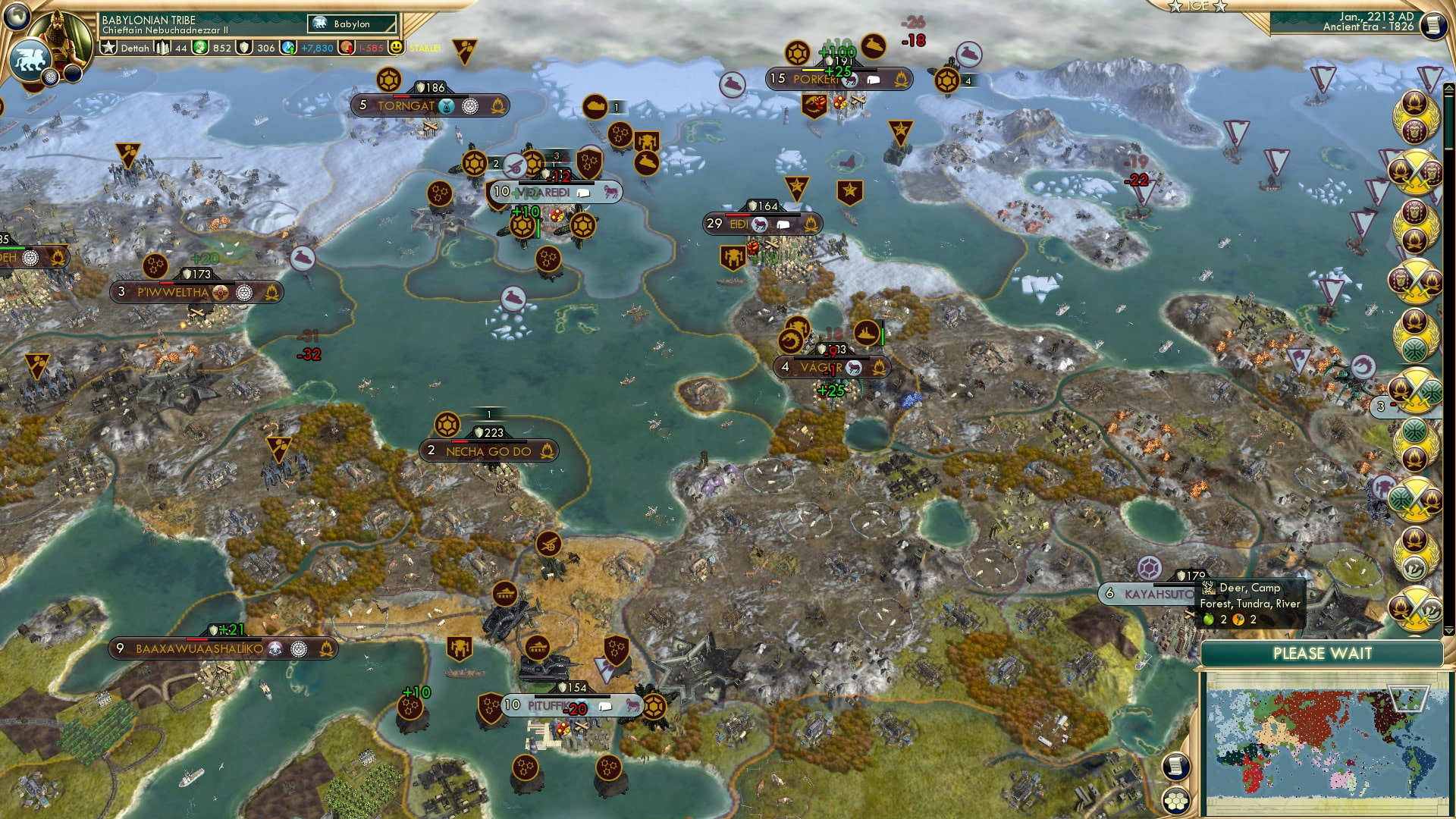
Task: Click the gold treasury coin icon showing 852
Action: [201, 47]
